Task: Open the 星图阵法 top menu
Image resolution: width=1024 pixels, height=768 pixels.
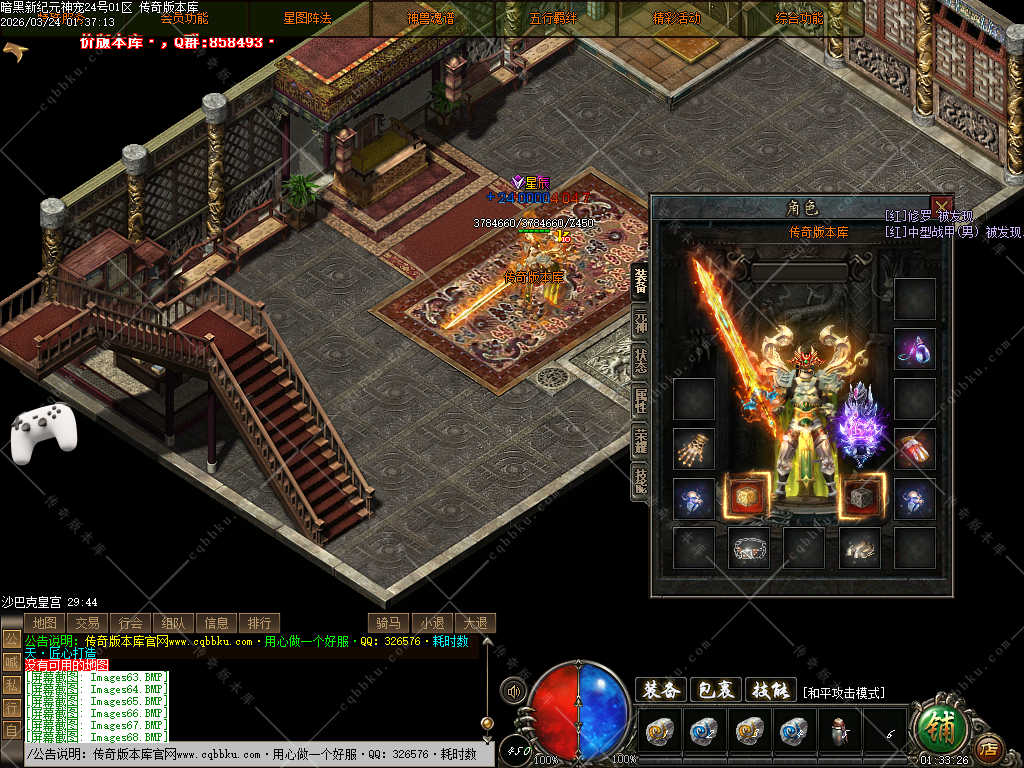Action: pos(308,18)
